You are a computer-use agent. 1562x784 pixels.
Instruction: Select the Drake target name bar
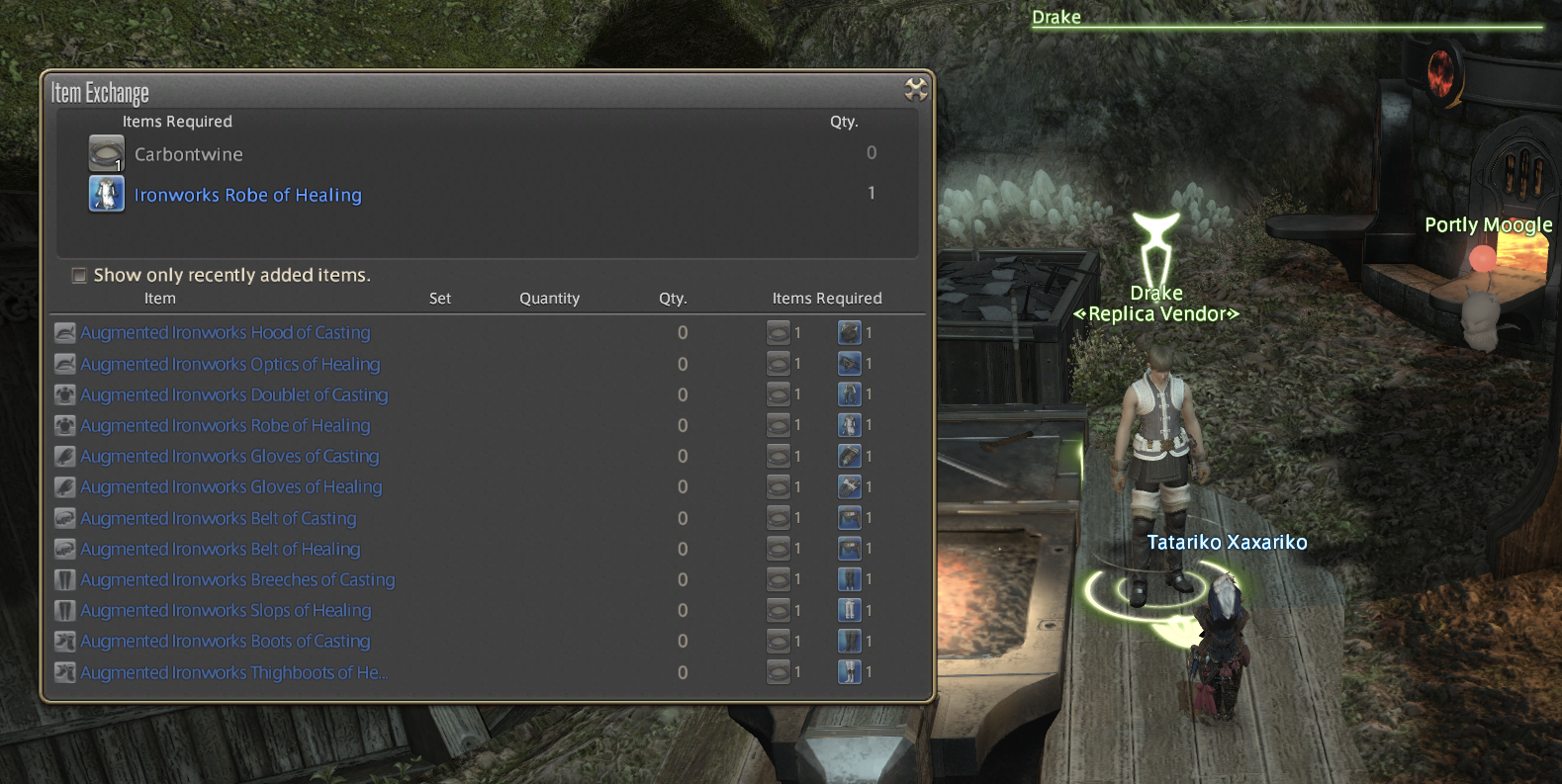pos(1057,17)
